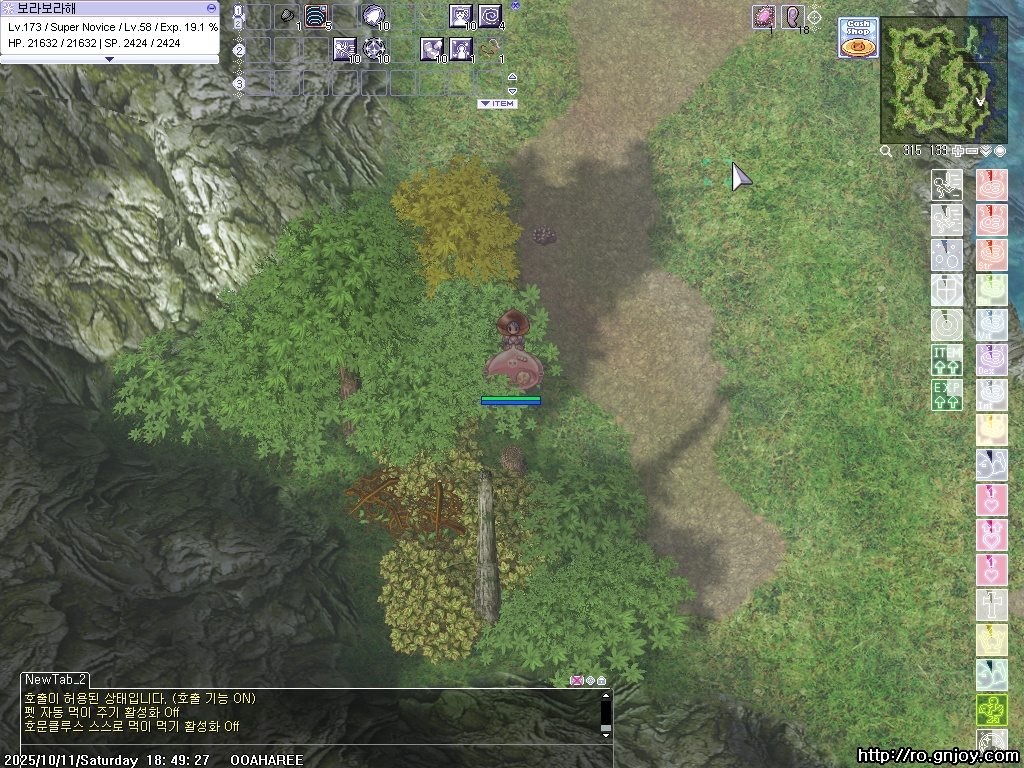
Task: Click the shield buff status icon
Action: (x=947, y=290)
